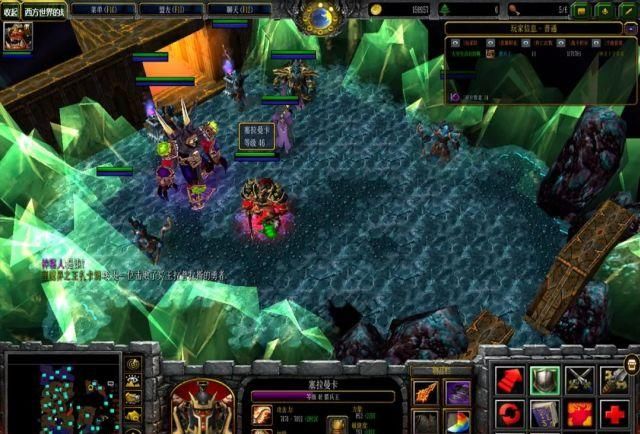640x434 pixels.
Task: Activate the red circular arrow ability
Action: [x=508, y=413]
